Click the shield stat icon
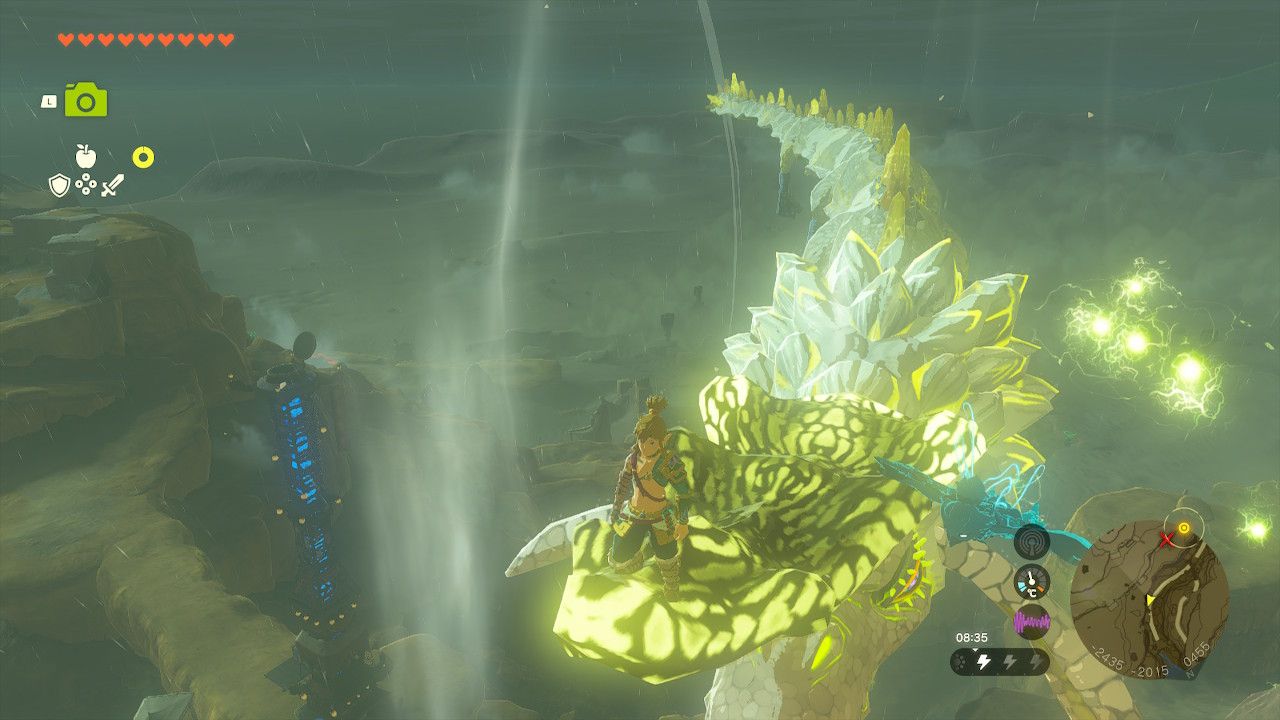This screenshot has width=1280, height=720. [59, 184]
